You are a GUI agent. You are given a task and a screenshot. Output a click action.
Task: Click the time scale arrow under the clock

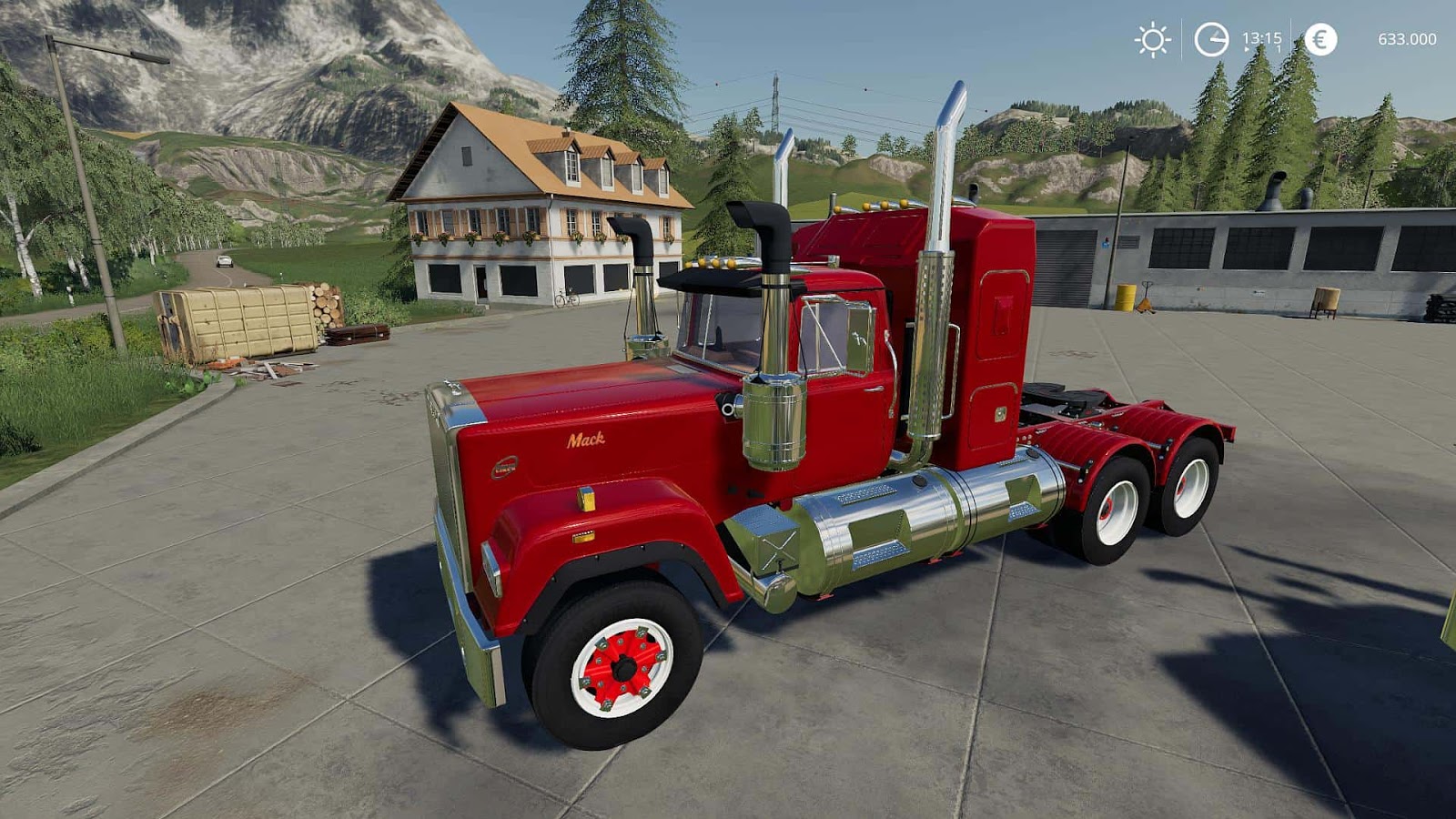pyautogui.click(x=1248, y=49)
